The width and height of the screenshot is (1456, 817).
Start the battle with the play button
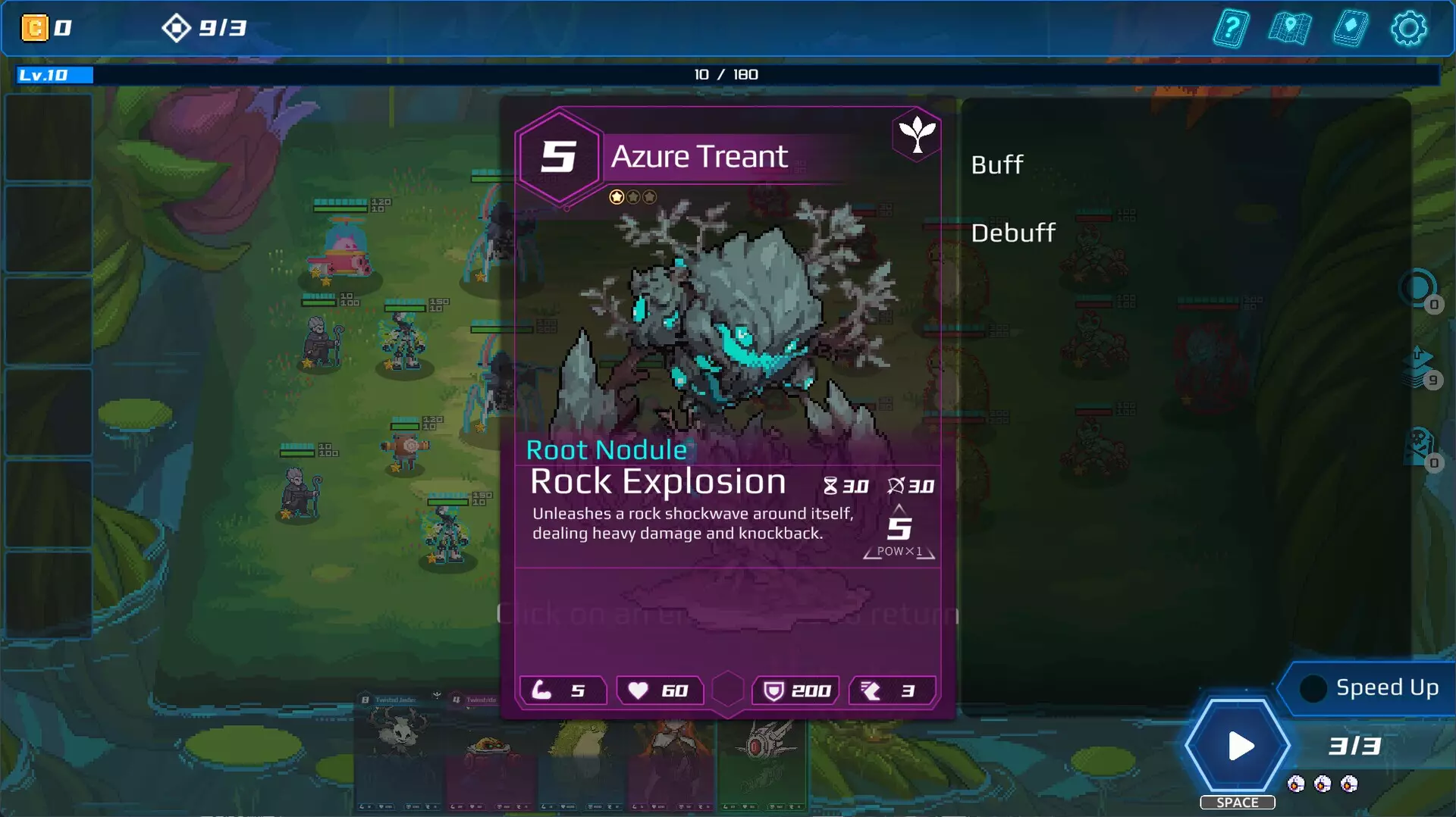pyautogui.click(x=1238, y=746)
